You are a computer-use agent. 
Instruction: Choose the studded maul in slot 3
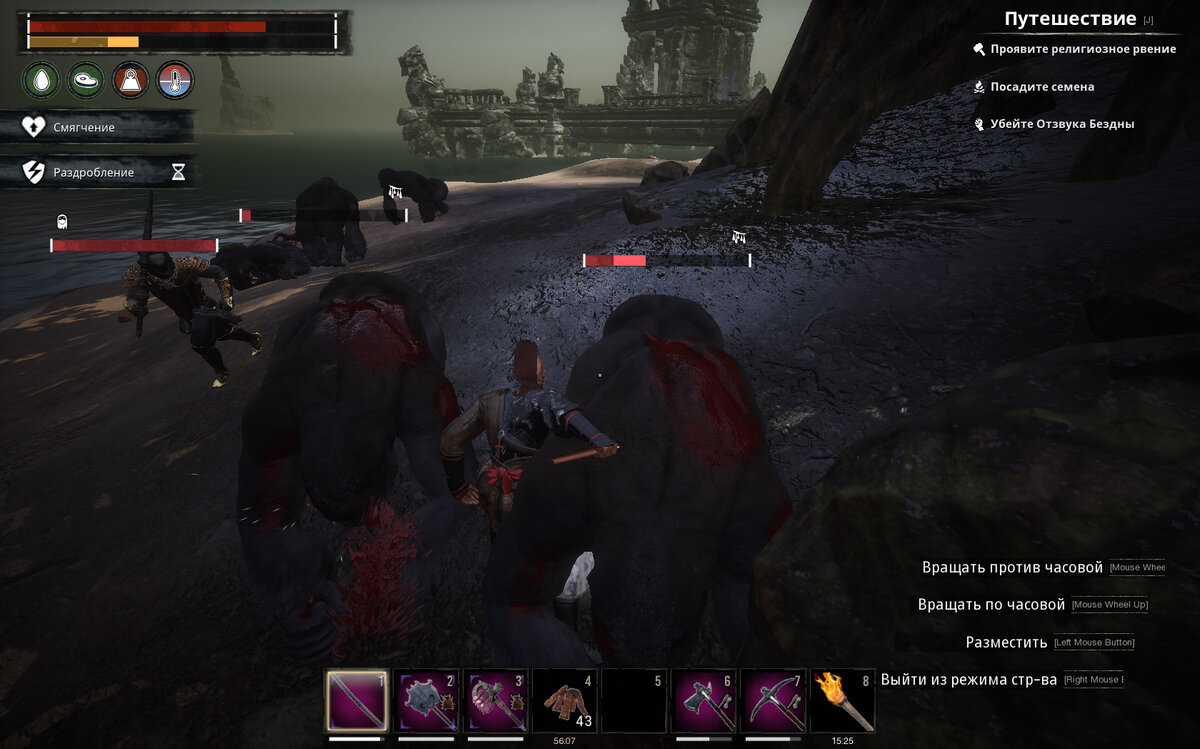click(x=496, y=701)
